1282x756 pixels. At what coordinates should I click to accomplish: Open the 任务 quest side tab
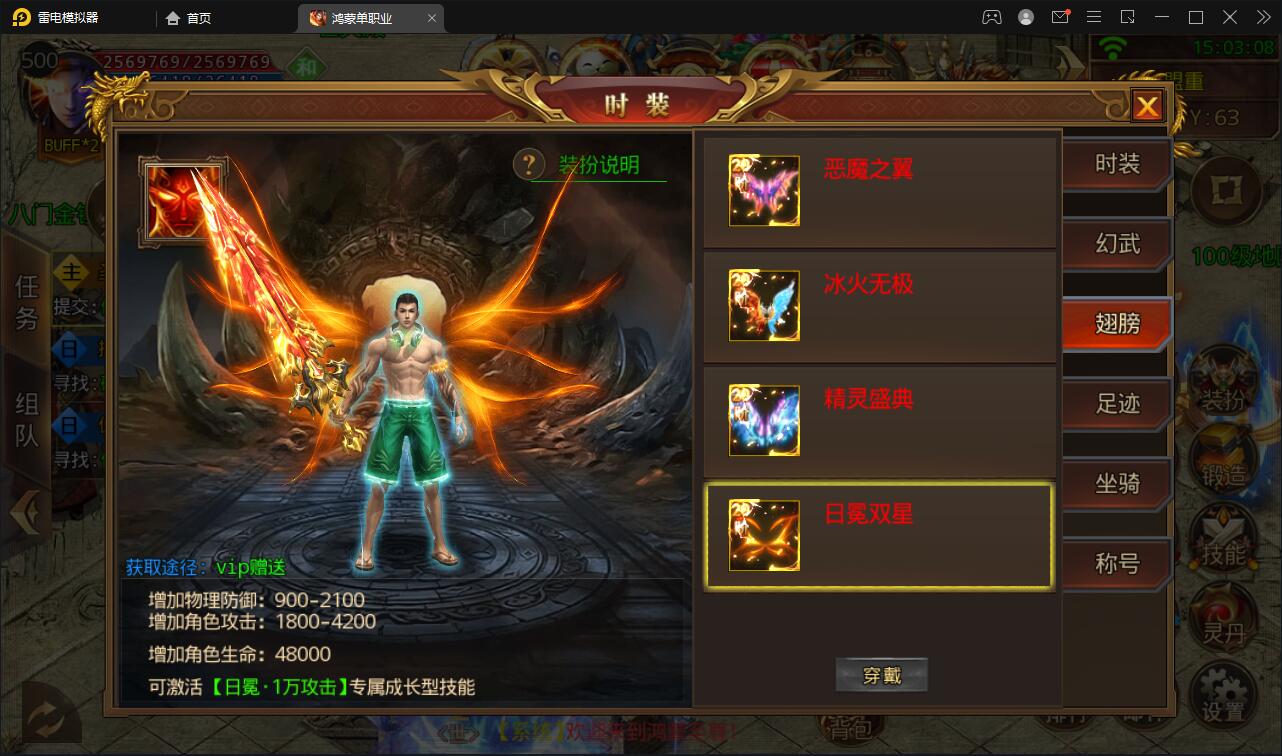(26, 302)
